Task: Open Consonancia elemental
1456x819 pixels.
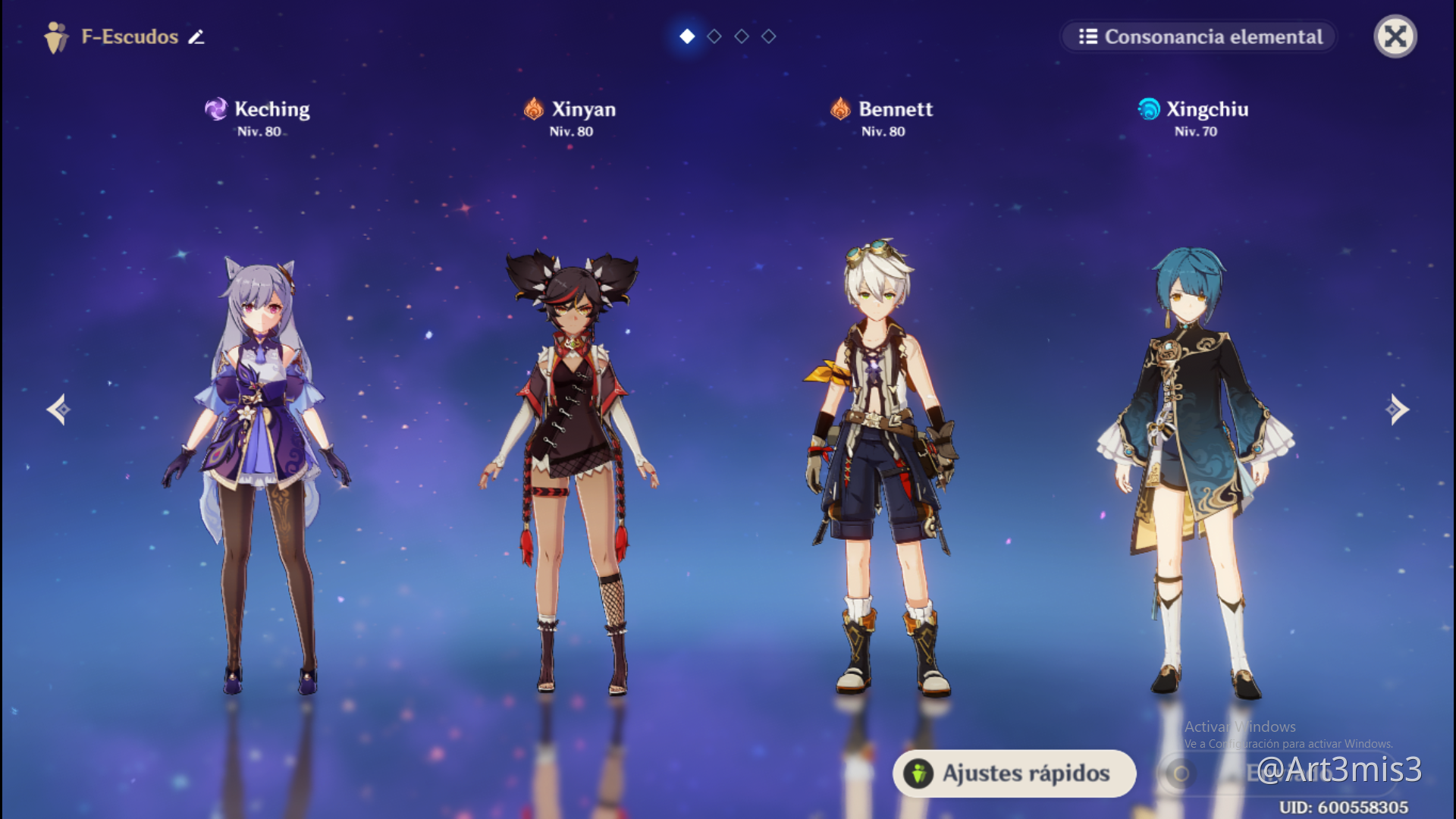Action: coord(1198,36)
